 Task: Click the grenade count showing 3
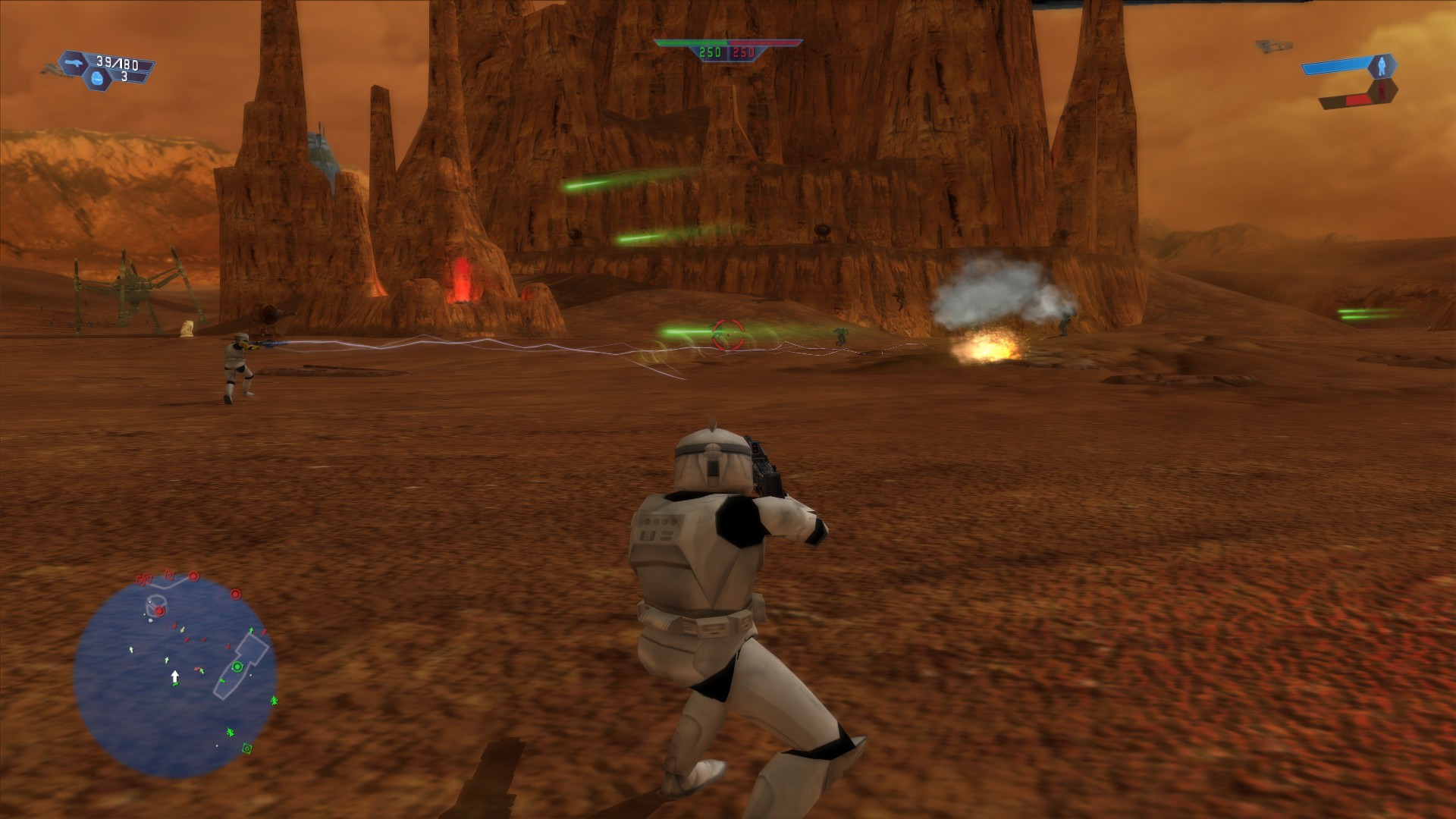pyautogui.click(x=124, y=76)
